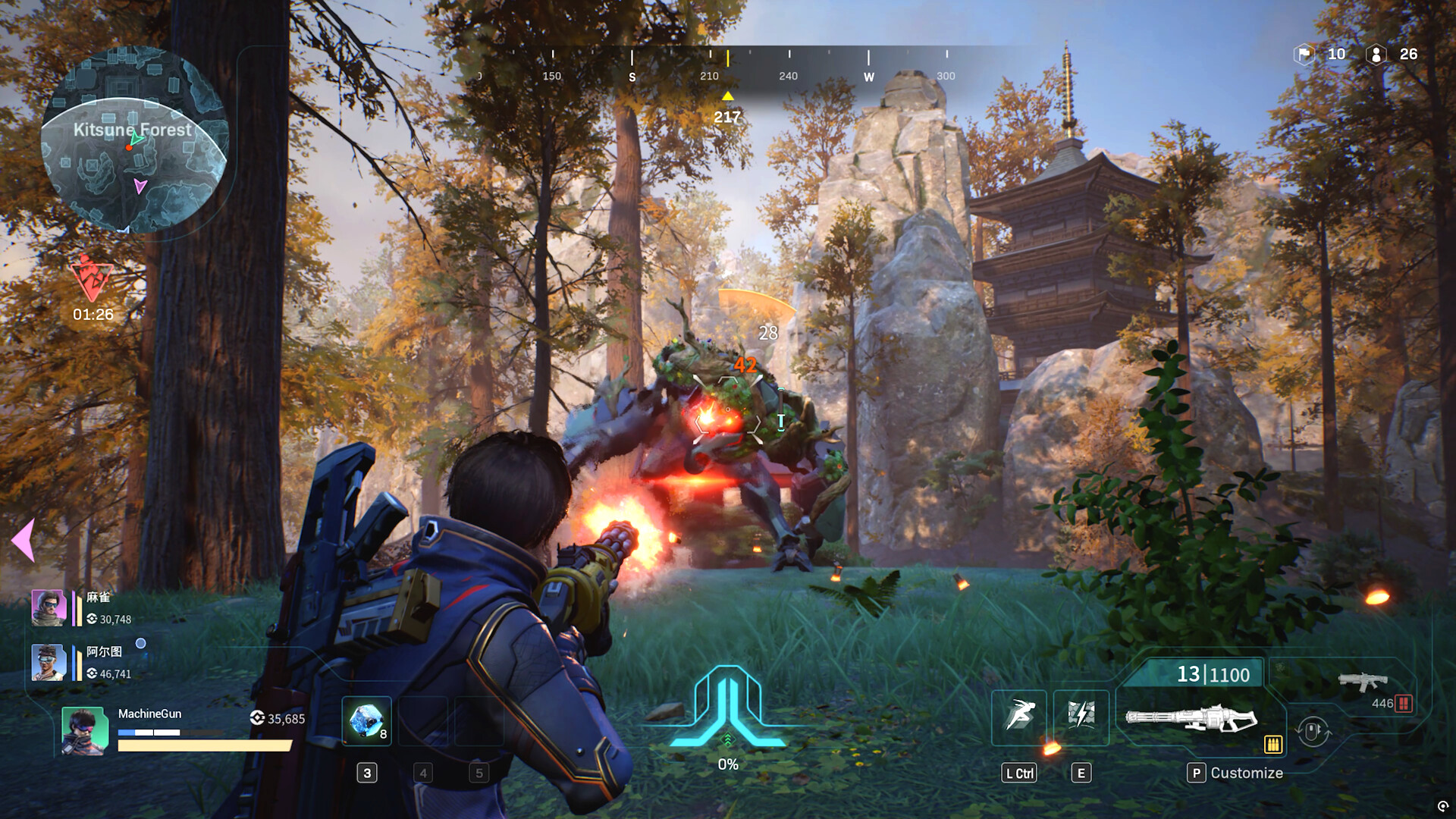This screenshot has width=1456, height=819.
Task: Click the red zone countdown marker
Action: click(x=92, y=279)
